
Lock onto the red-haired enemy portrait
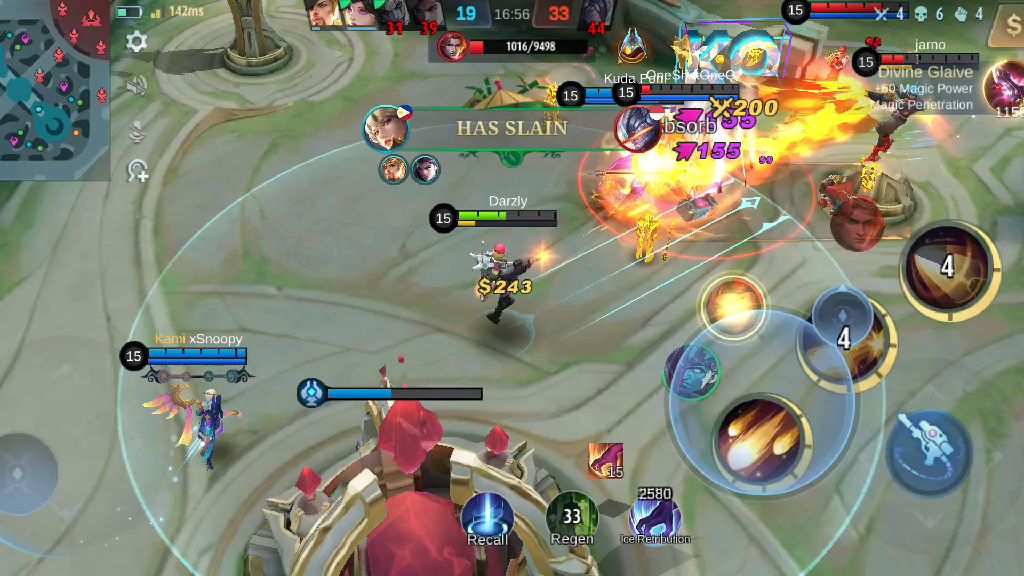[856, 223]
